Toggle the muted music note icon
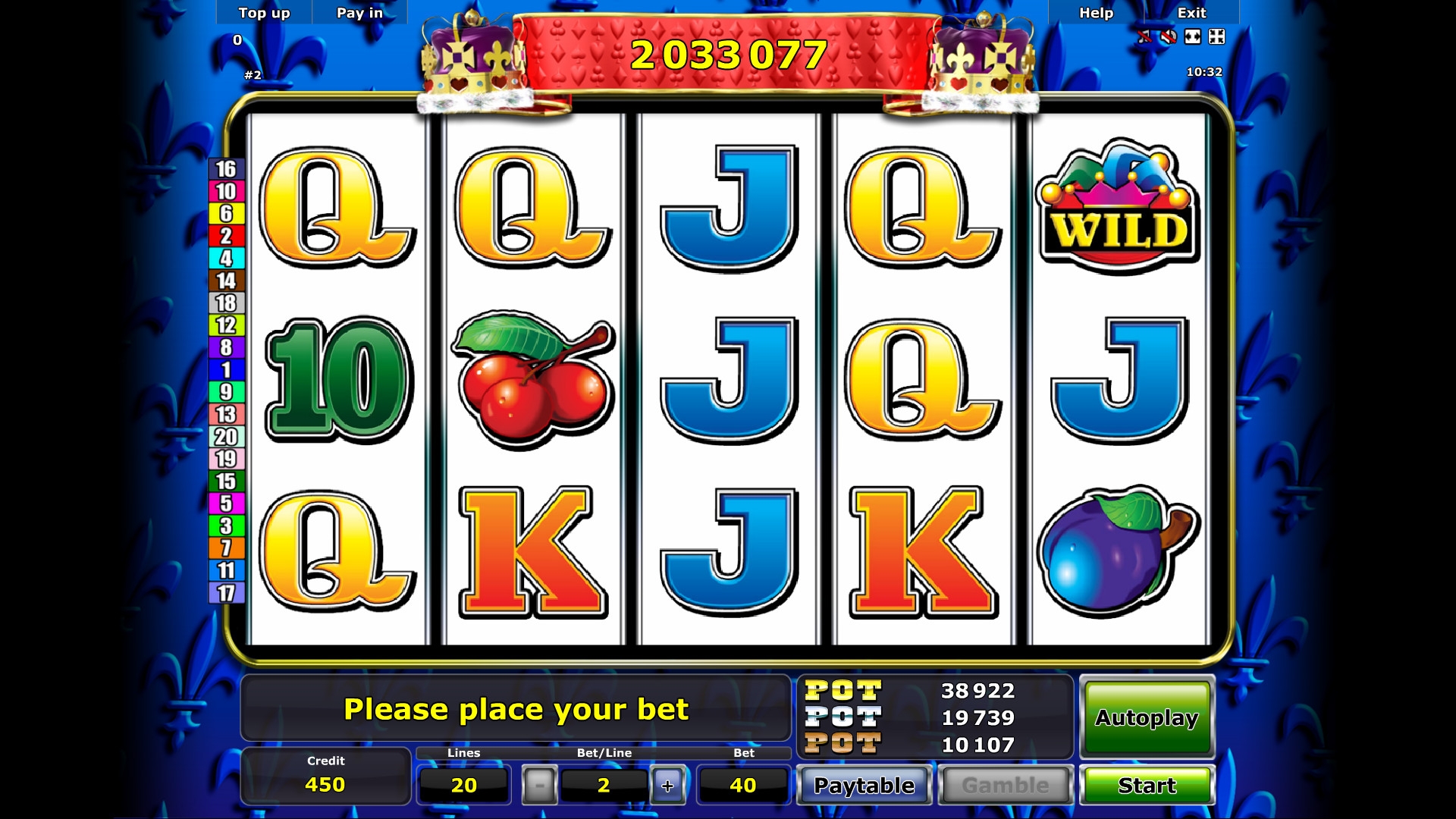This screenshot has height=819, width=1456. 1144,36
